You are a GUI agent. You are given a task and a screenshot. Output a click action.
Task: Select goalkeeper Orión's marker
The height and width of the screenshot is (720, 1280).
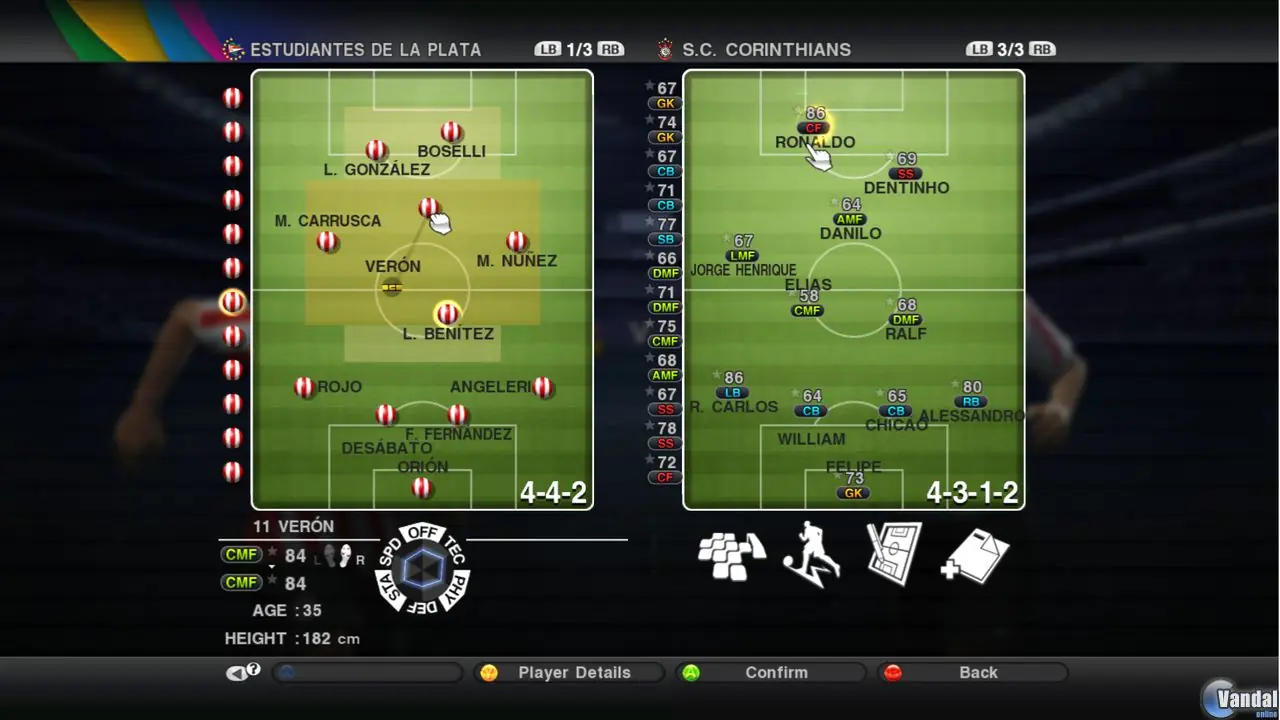pyautogui.click(x=422, y=487)
